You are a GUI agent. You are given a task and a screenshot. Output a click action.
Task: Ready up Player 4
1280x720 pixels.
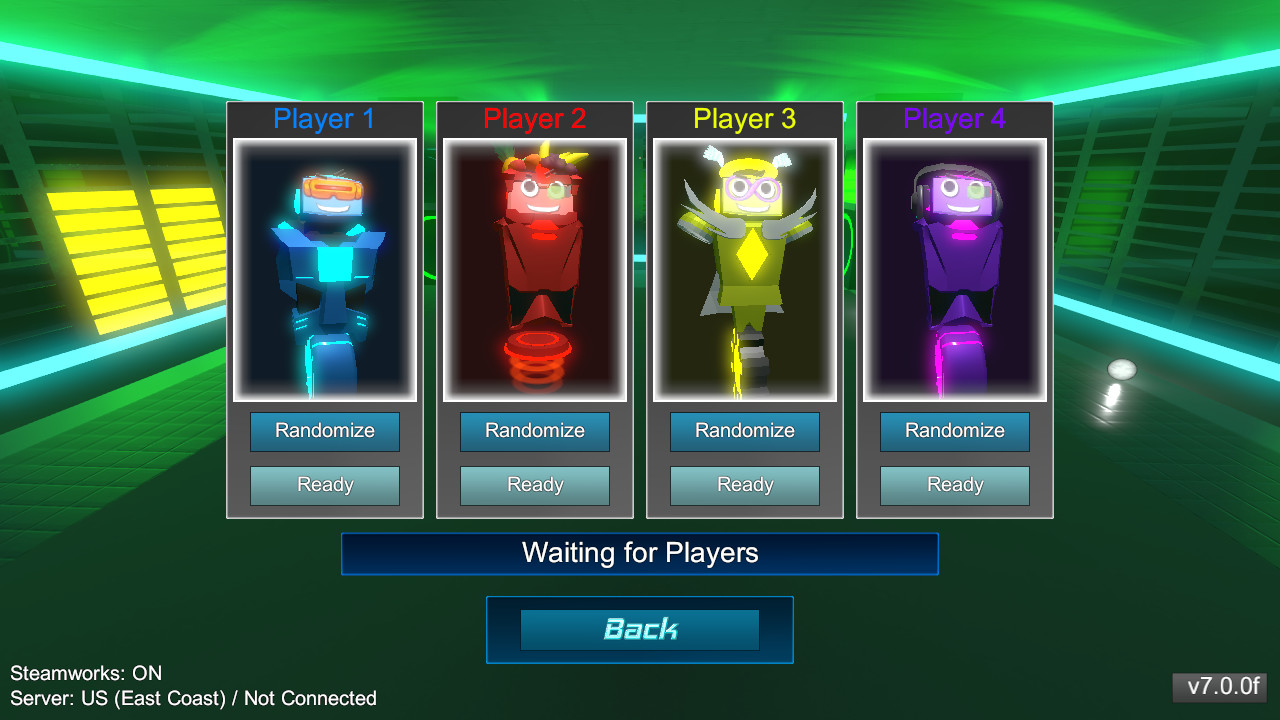[x=954, y=485]
